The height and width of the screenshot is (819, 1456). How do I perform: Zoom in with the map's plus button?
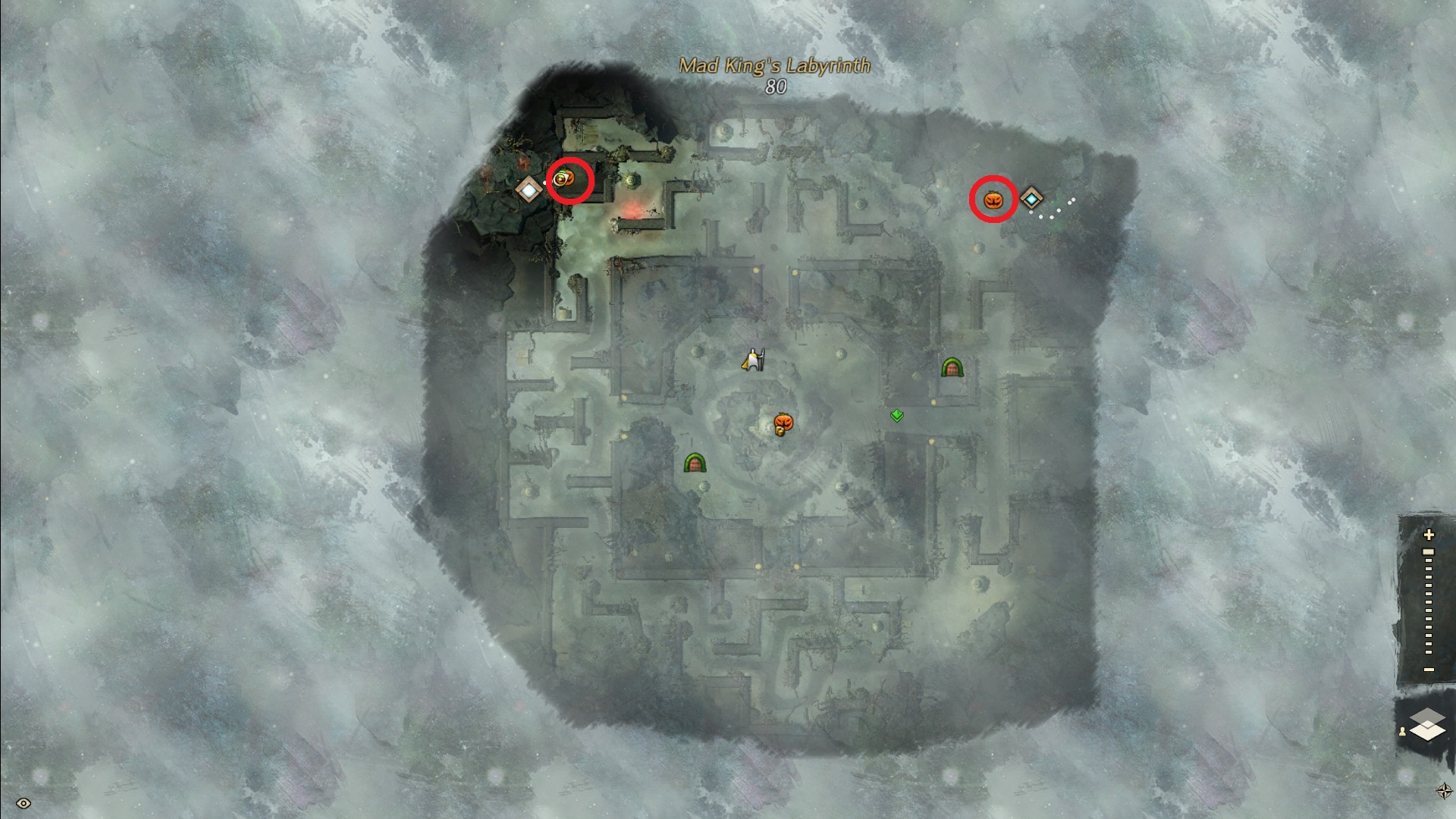point(1429,535)
